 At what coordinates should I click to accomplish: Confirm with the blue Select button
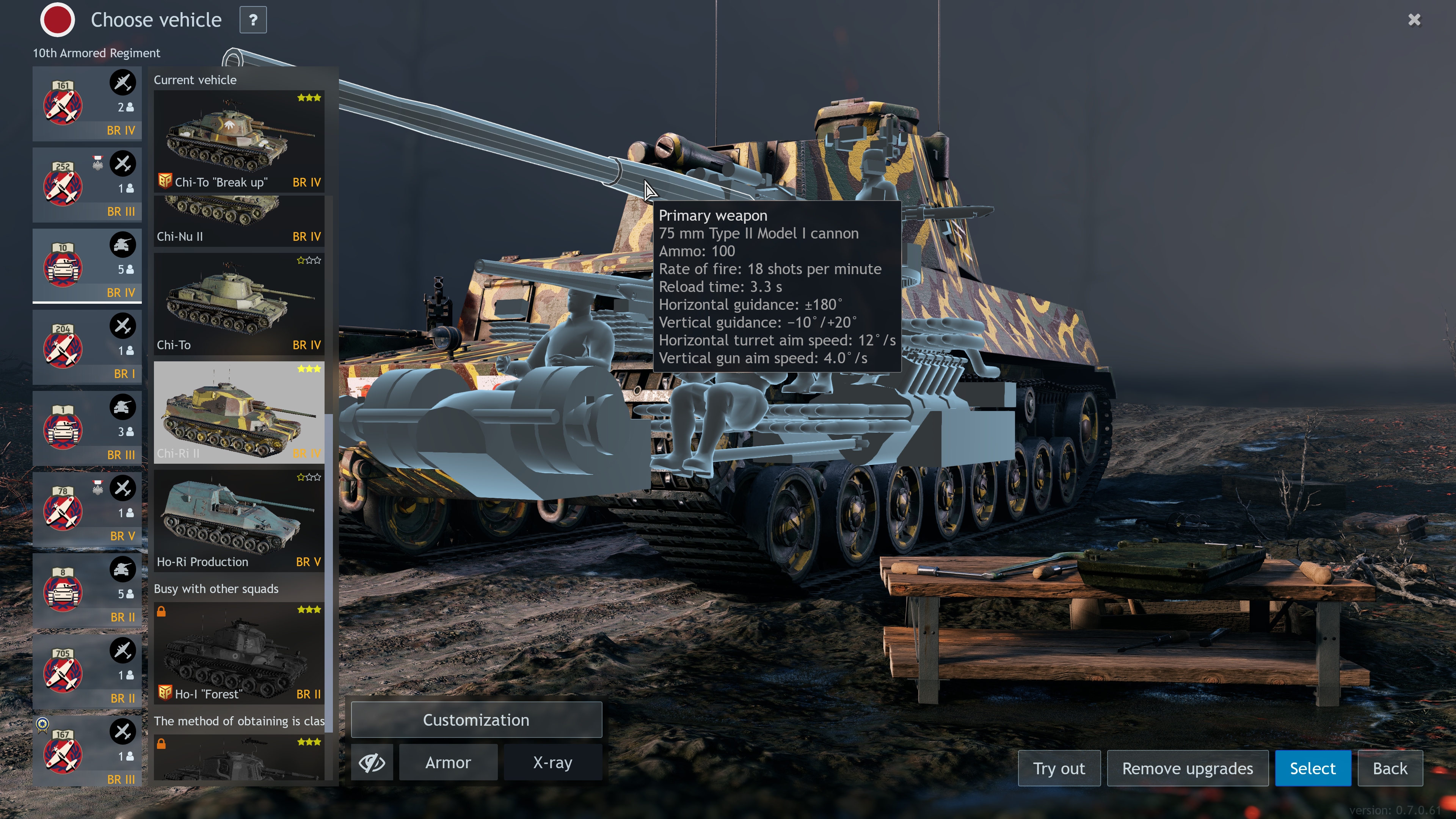click(1312, 769)
